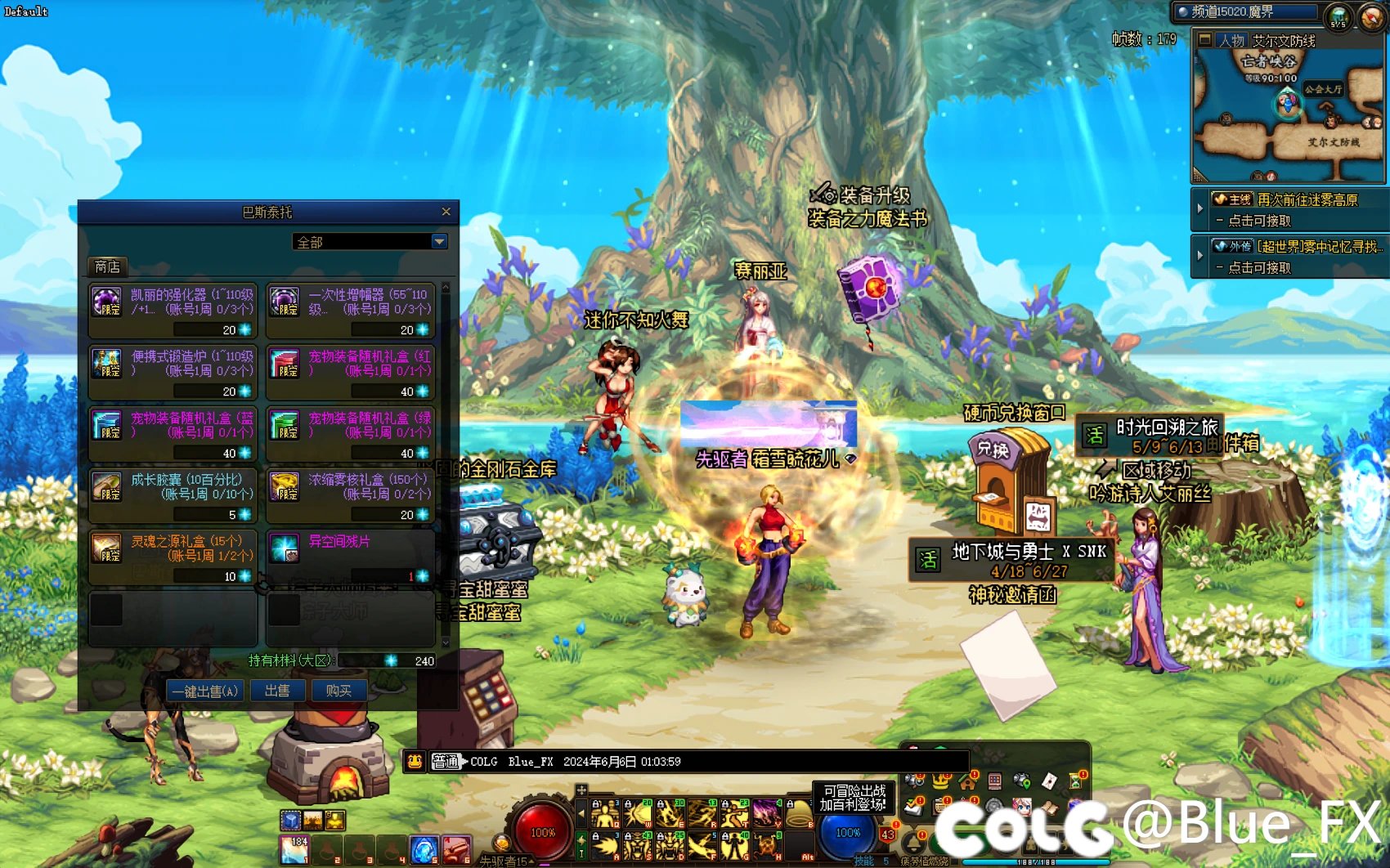Open the 地下城与勇士 X SNK event
Viewport: 1390px width, 868px height.
[x=1012, y=560]
